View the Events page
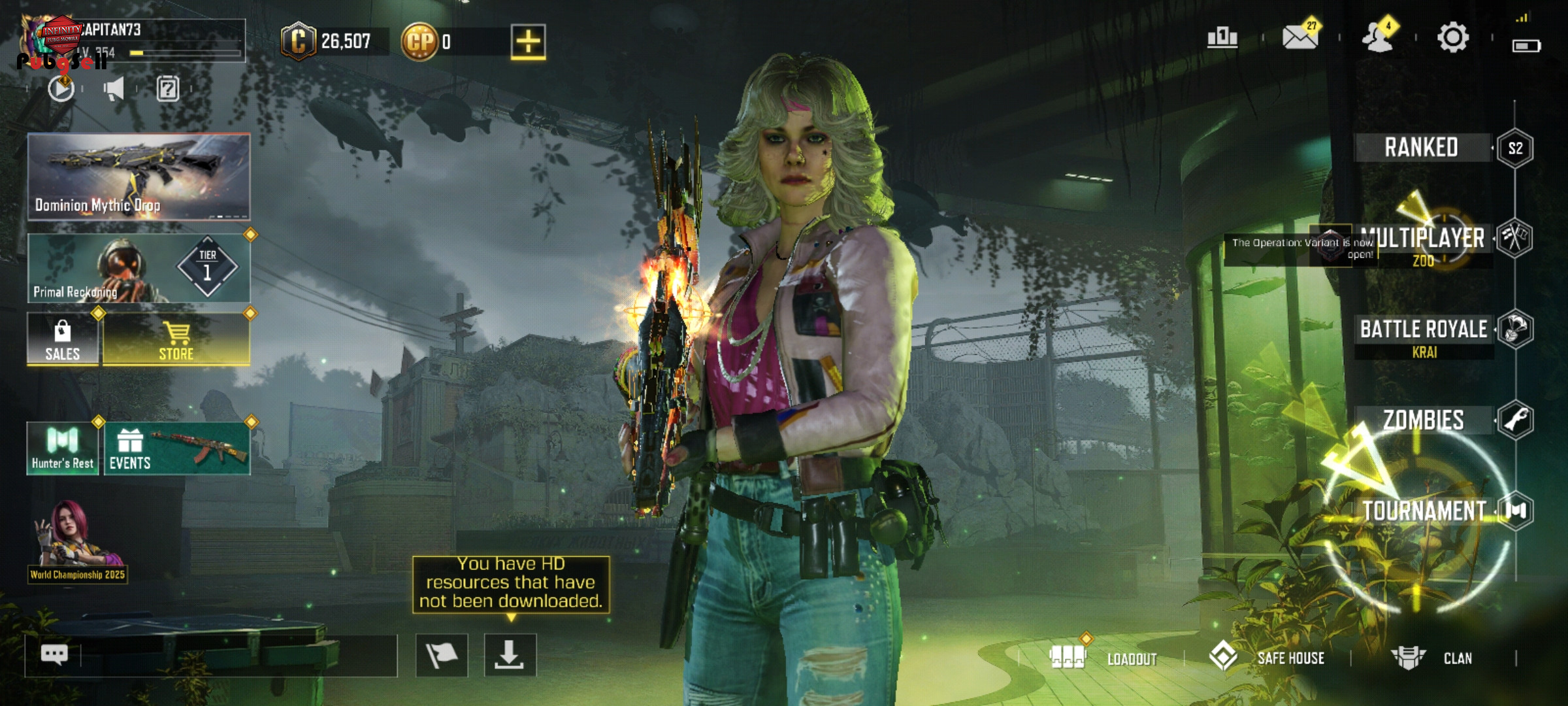This screenshot has height=706, width=1568. (x=176, y=448)
